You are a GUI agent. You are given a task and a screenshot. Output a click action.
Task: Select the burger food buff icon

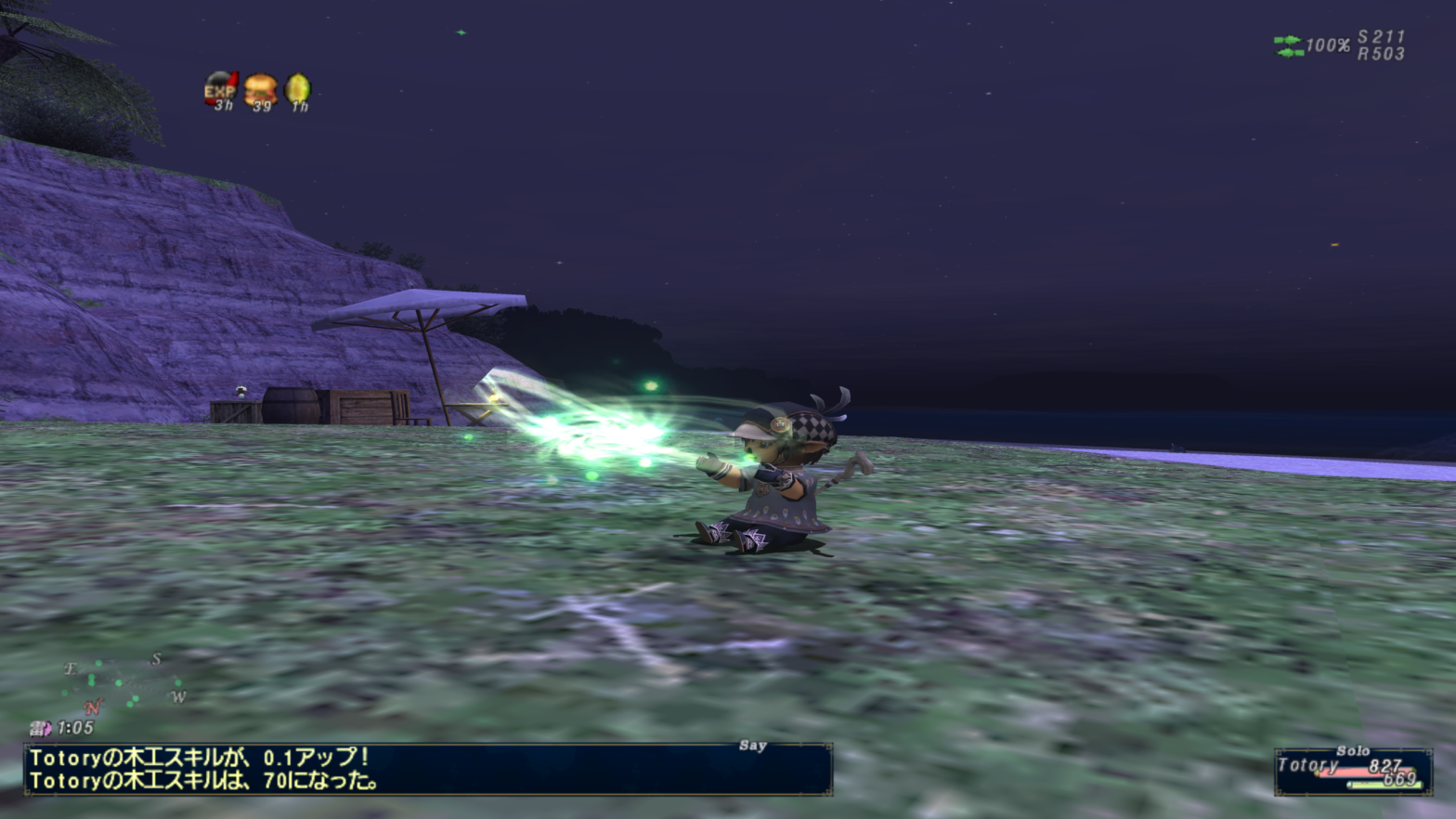[x=261, y=90]
